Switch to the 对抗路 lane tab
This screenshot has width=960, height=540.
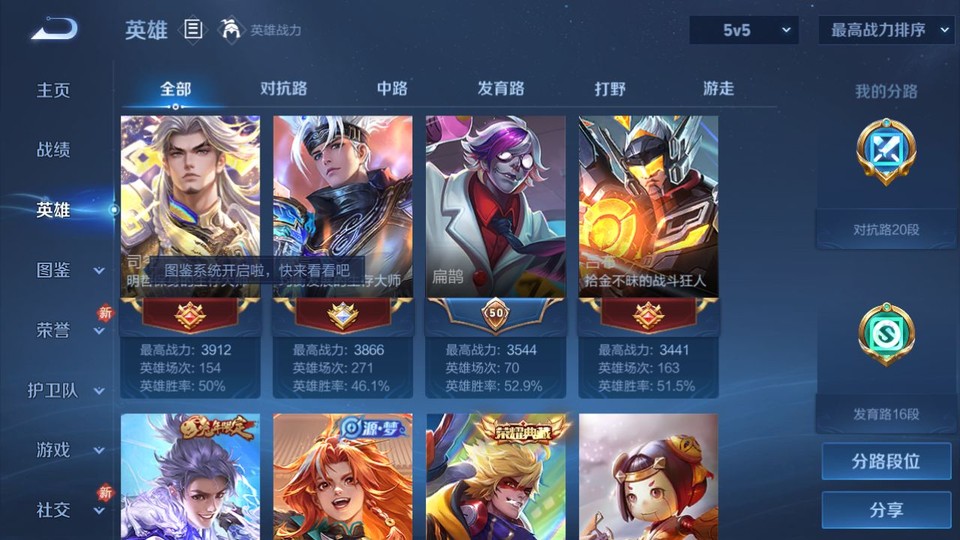coord(283,88)
